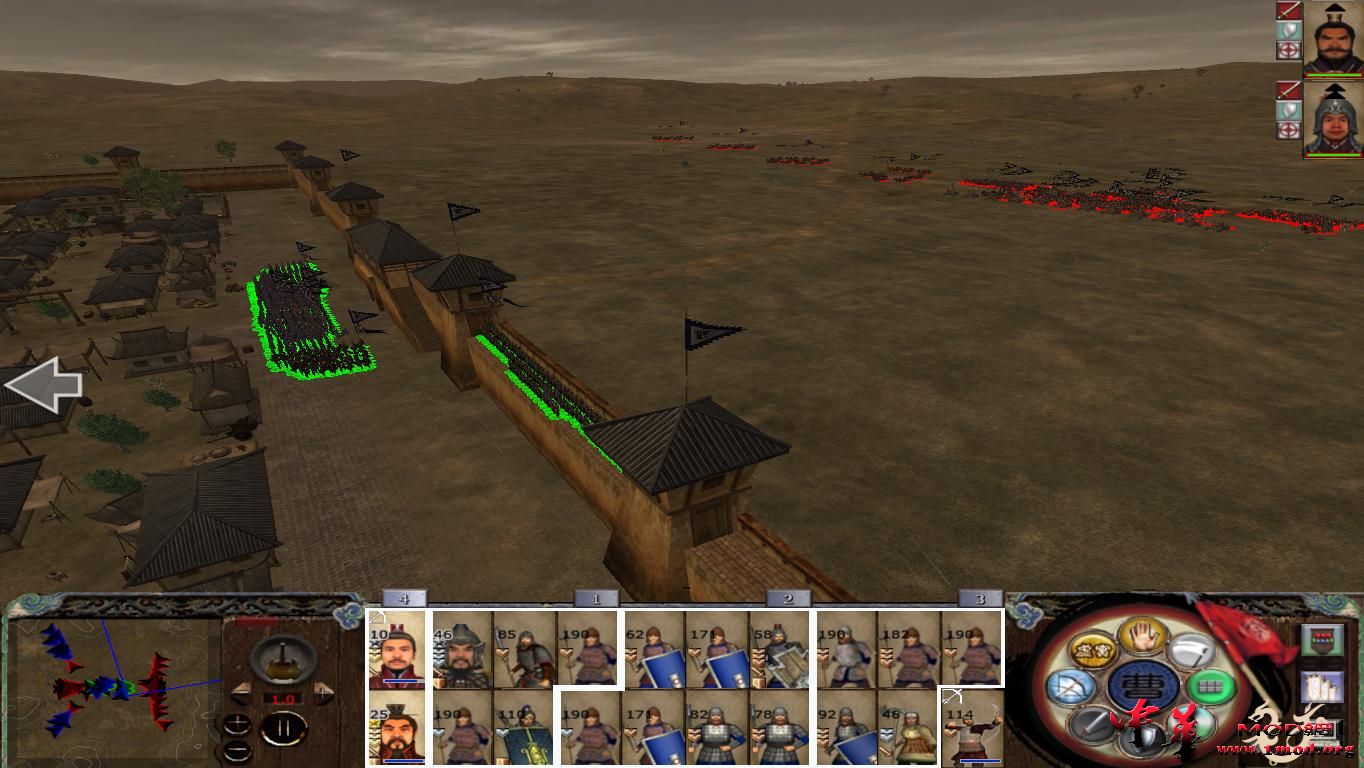Pause the battle with the II button
The image size is (1364, 768).
[x=284, y=727]
